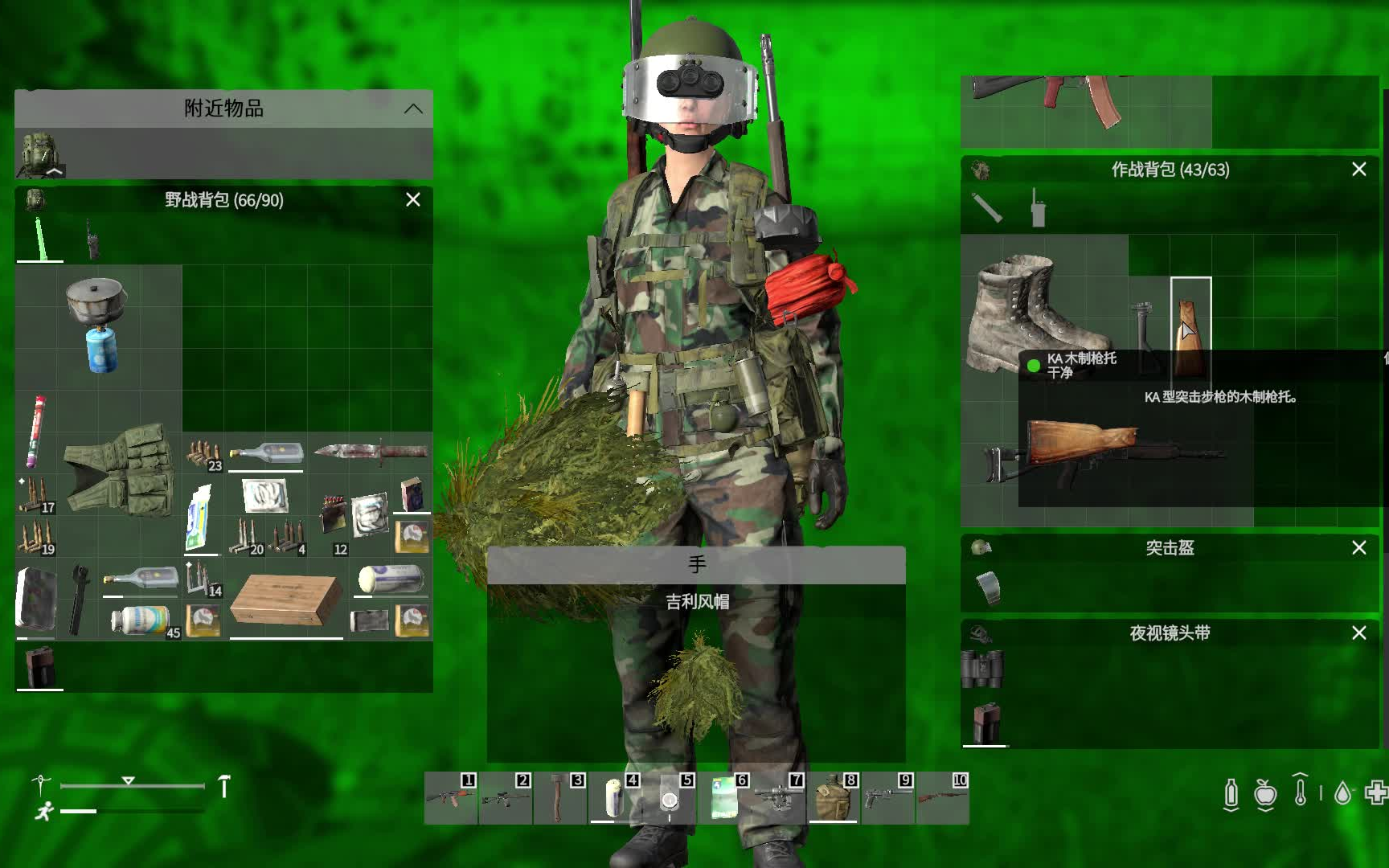This screenshot has width=1389, height=868.
Task: Select hotbar slot 1 assault rifle
Action: [454, 801]
